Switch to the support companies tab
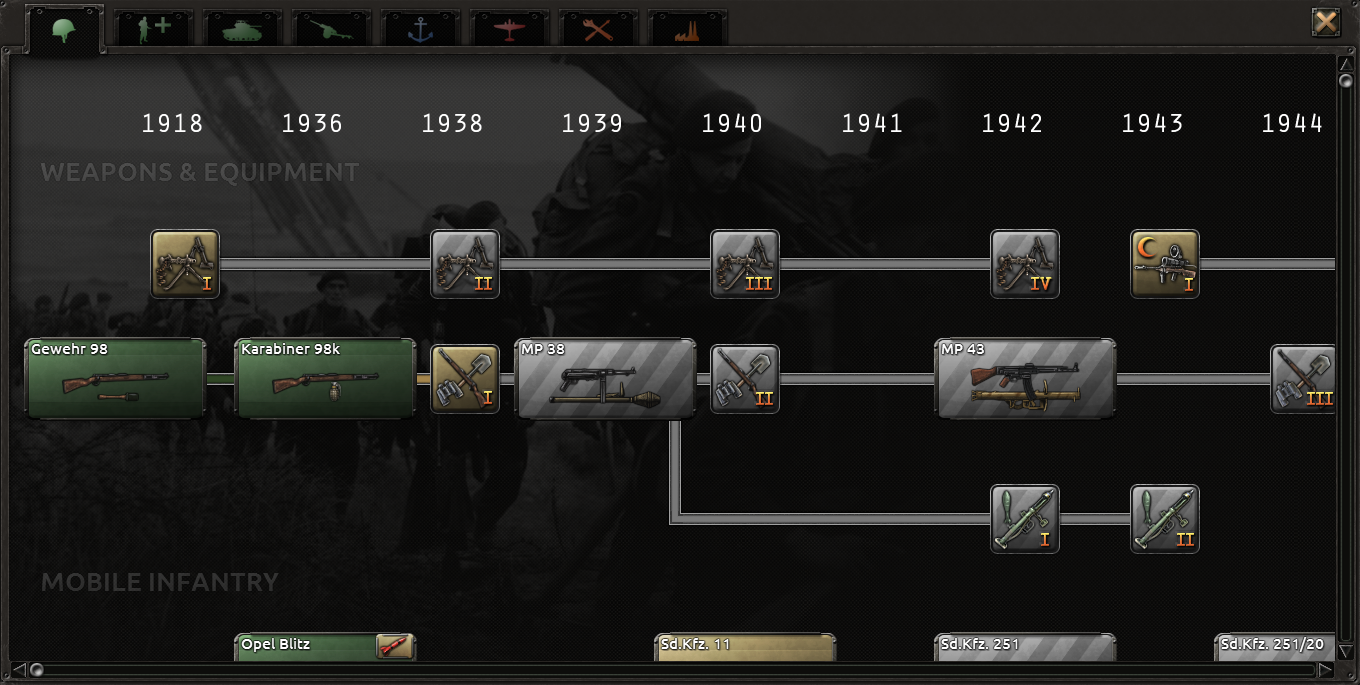Screen dimensions: 1360x685 [154, 28]
